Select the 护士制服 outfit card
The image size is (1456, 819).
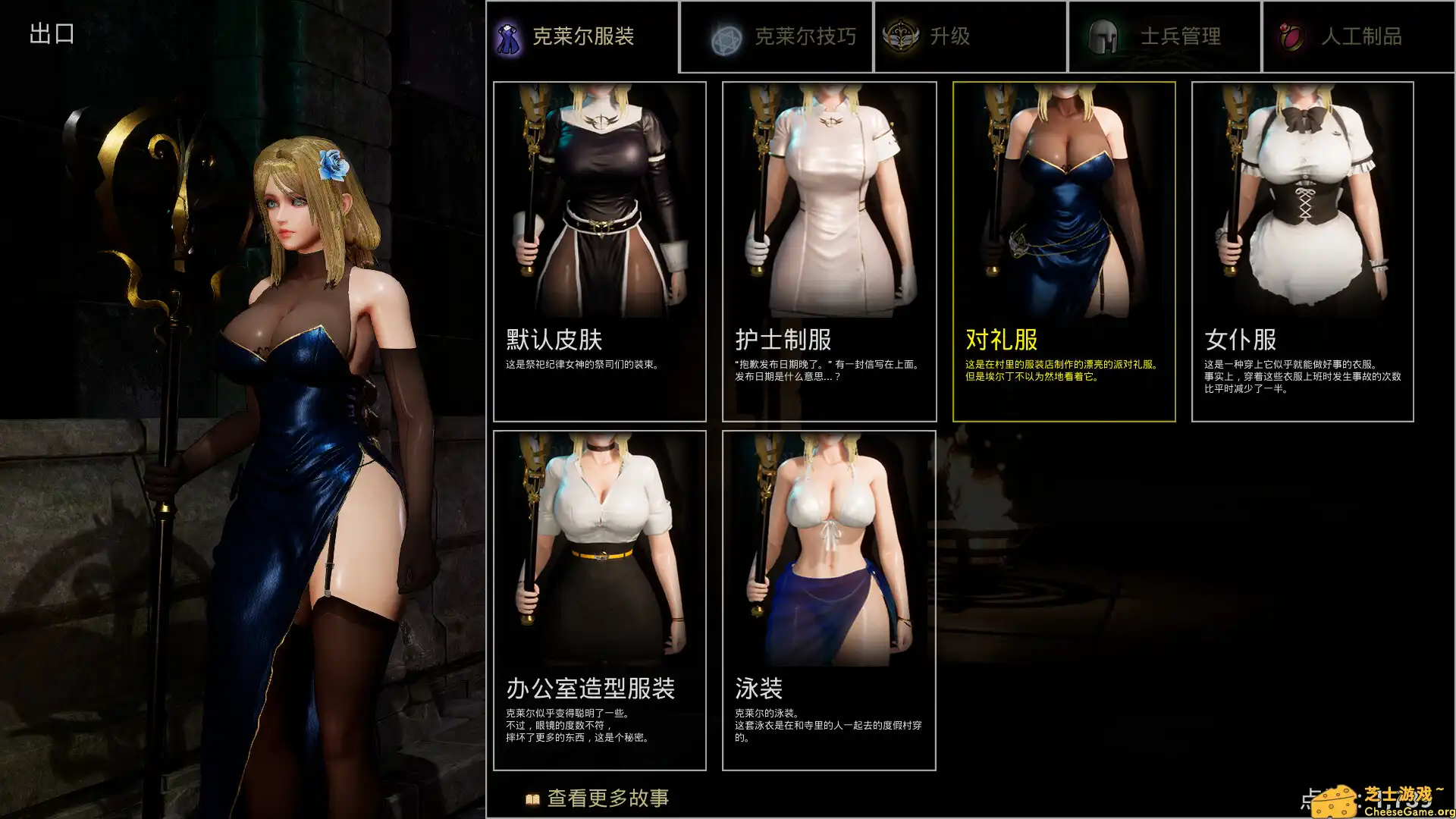(x=830, y=250)
